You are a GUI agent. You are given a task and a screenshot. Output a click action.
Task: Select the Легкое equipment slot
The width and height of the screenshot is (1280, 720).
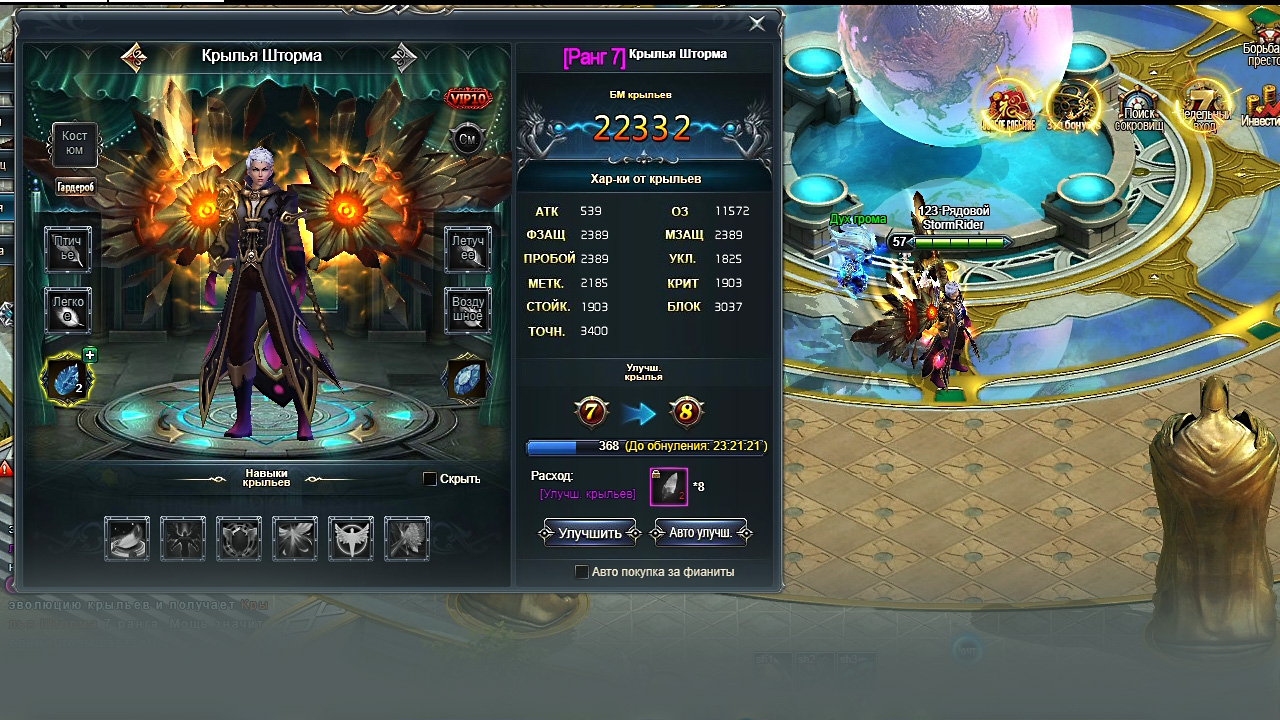[x=68, y=311]
